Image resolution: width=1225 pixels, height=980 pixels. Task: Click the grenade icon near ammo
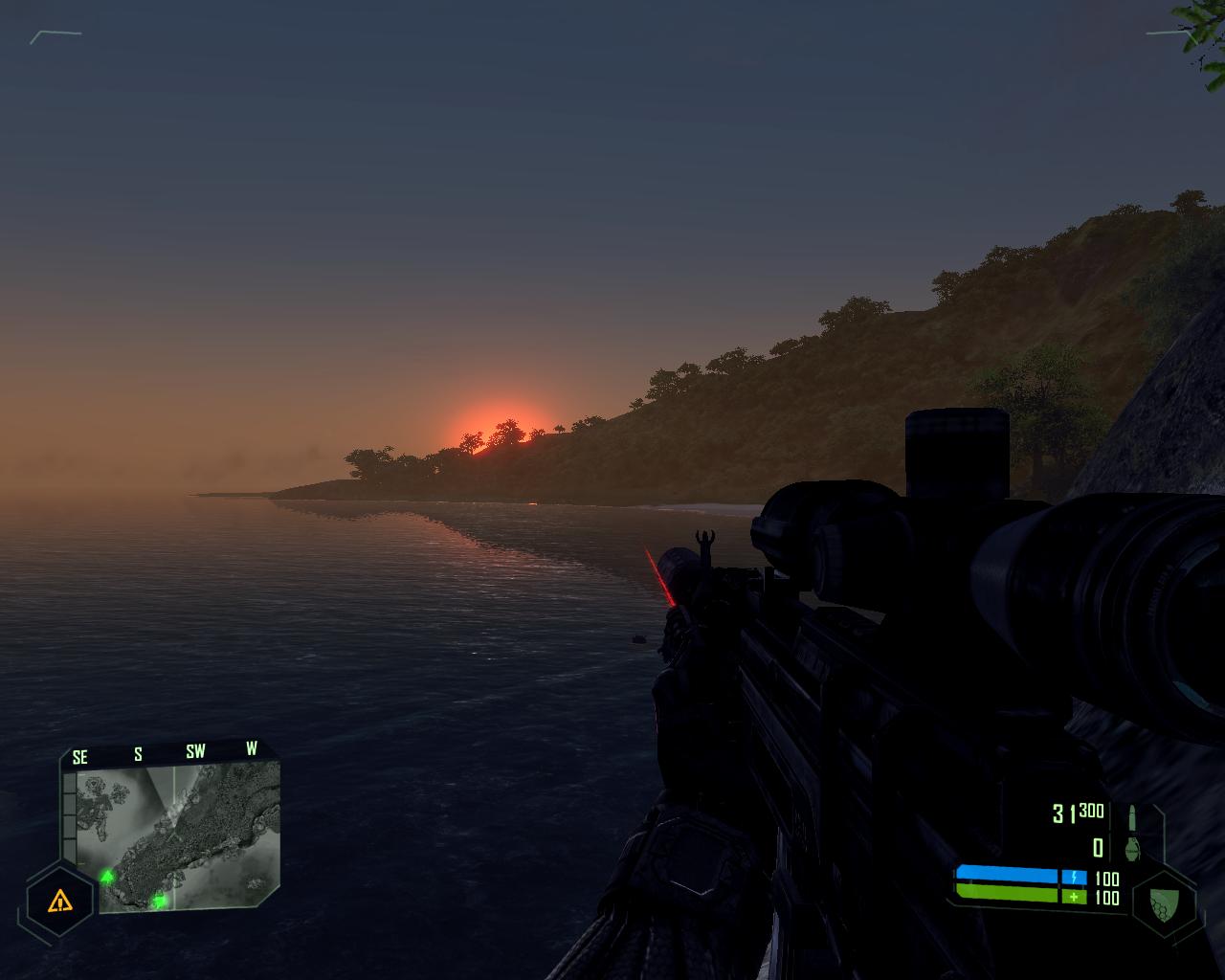click(1135, 847)
